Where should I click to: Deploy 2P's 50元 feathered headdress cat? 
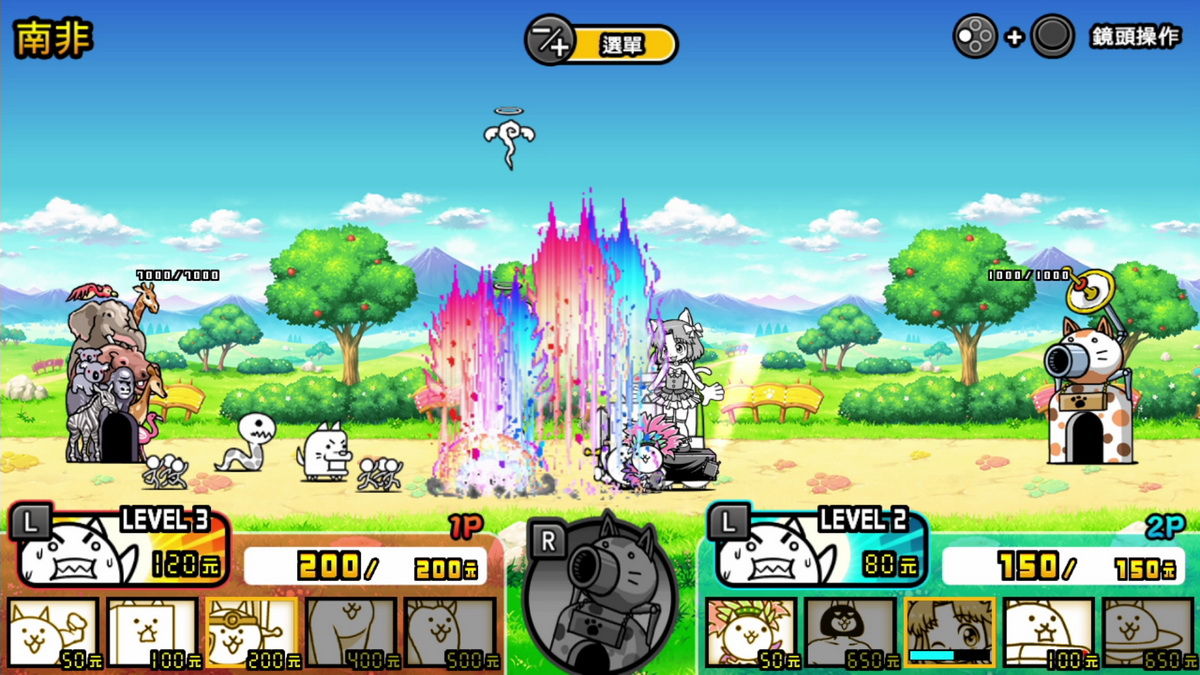click(x=752, y=633)
